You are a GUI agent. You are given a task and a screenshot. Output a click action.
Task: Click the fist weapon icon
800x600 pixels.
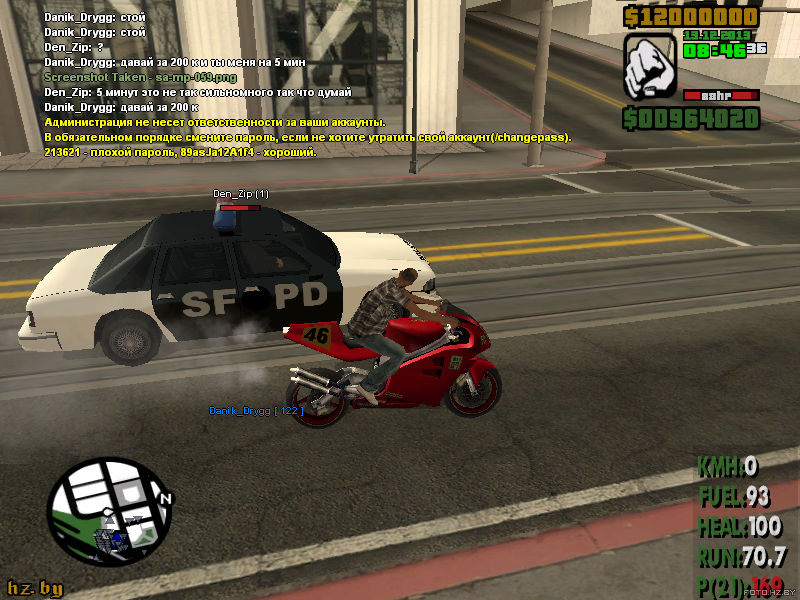(650, 68)
